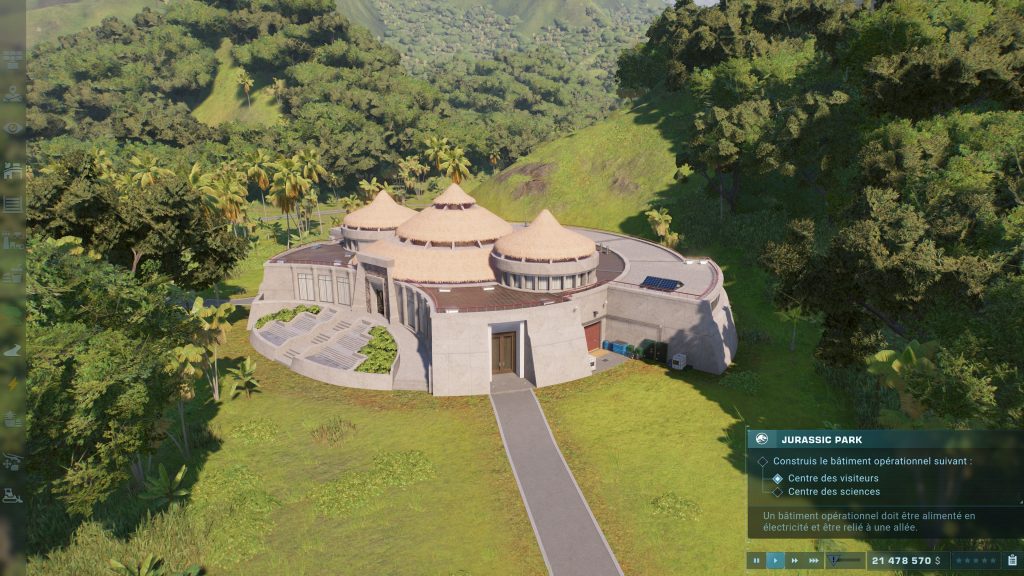Open the clipboard management icon

(x=1012, y=561)
